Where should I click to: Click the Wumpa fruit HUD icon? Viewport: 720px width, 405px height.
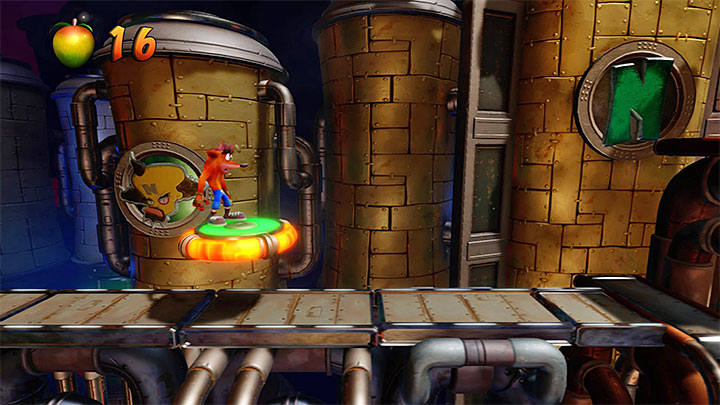(72, 40)
